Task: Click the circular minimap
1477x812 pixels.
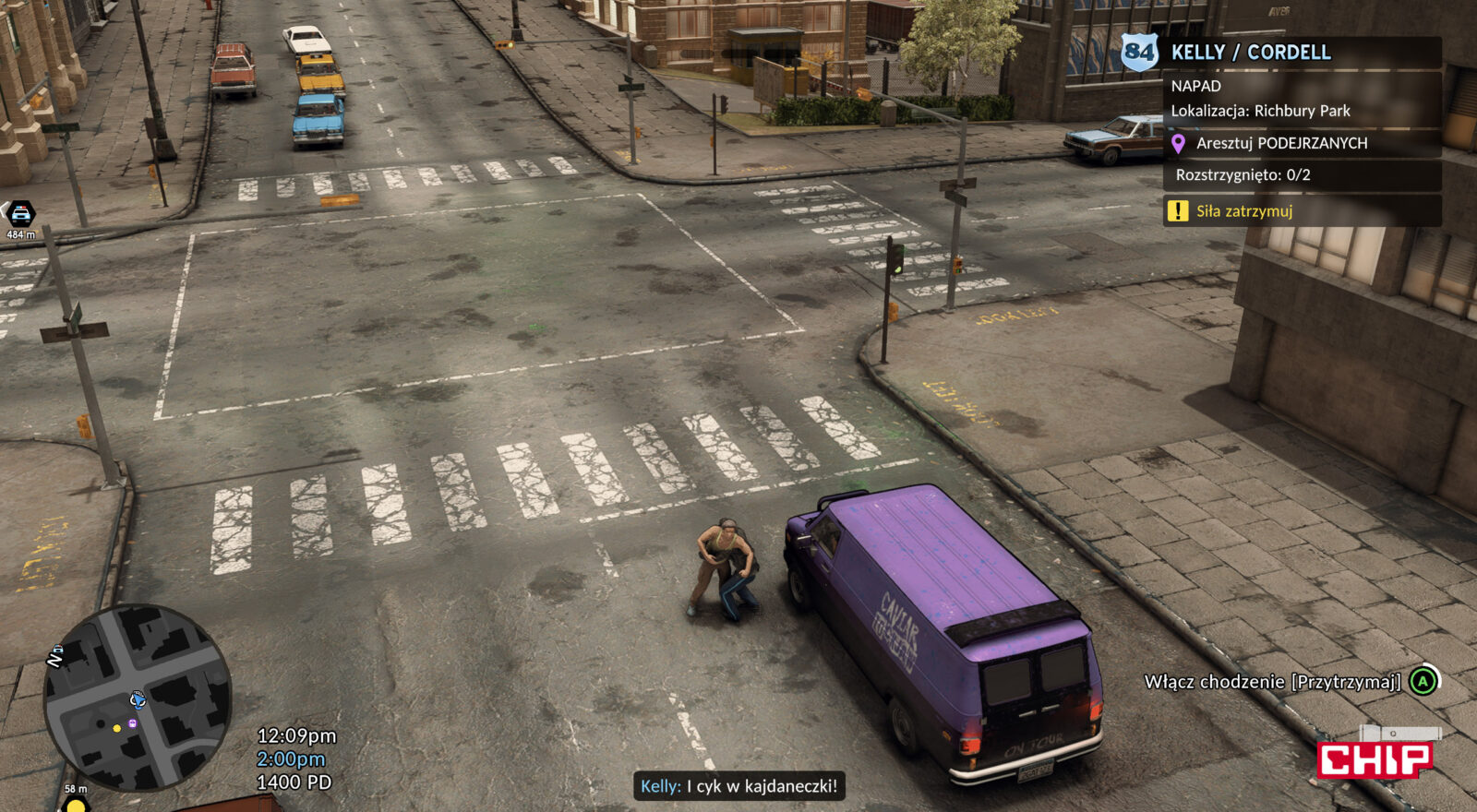Action: [x=138, y=698]
